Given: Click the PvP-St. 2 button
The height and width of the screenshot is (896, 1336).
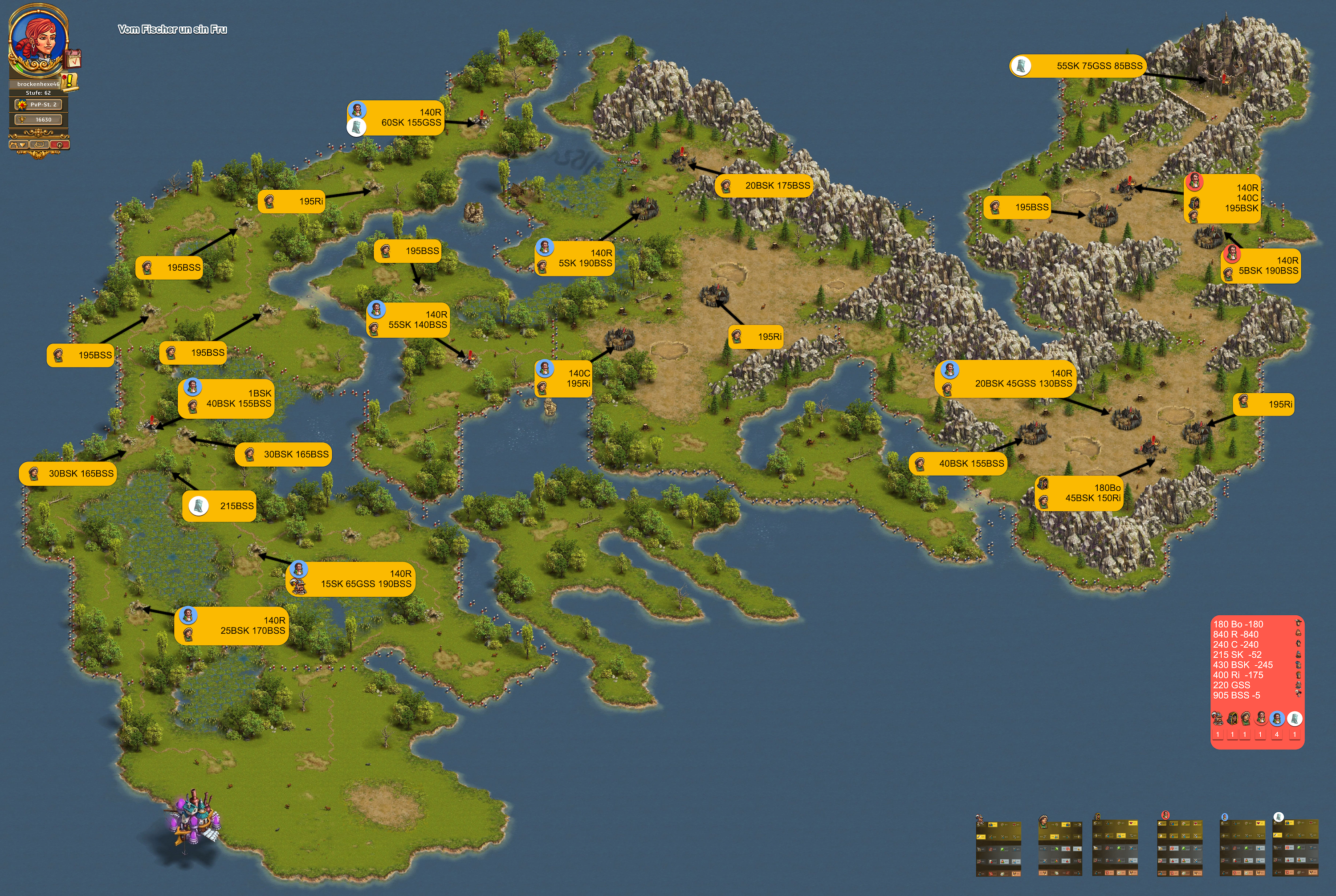Looking at the screenshot, I should (39, 105).
